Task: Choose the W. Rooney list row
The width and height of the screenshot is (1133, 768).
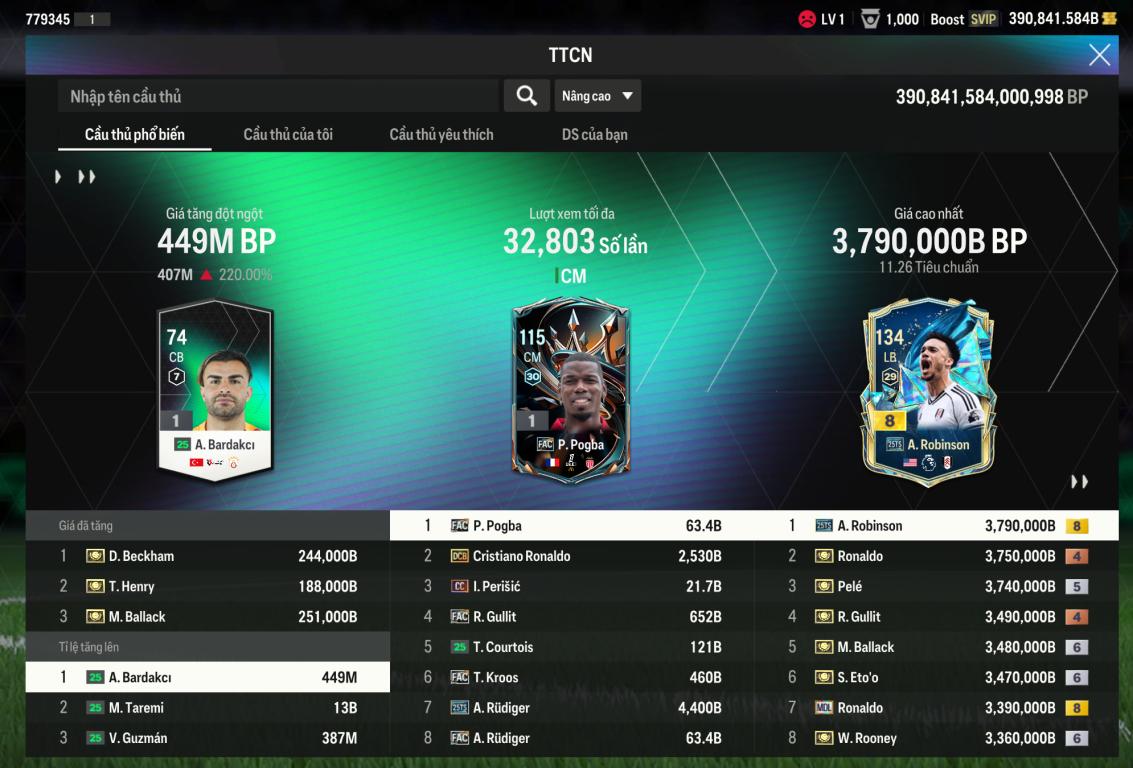Action: (936, 738)
